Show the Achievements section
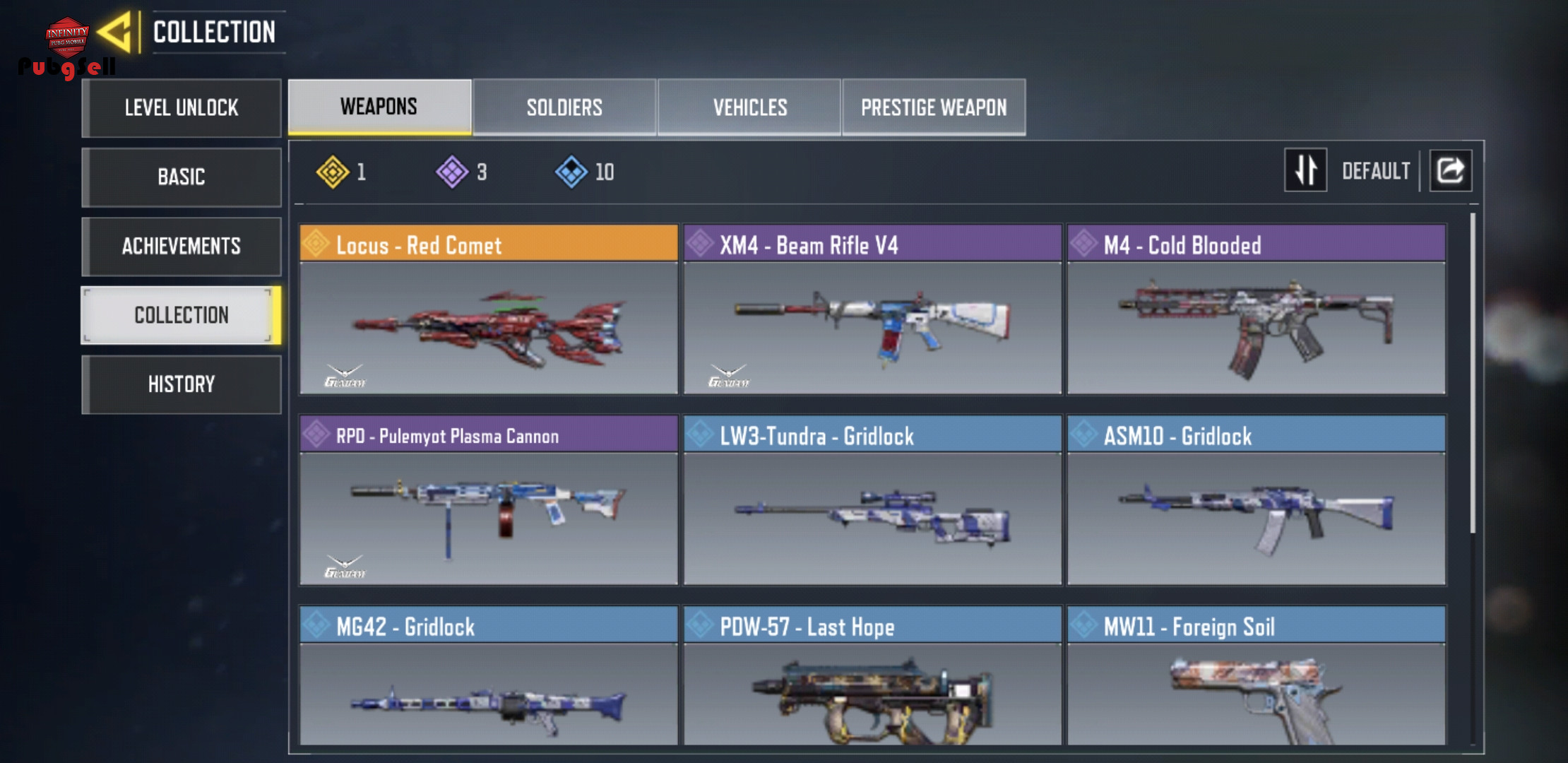The height and width of the screenshot is (763, 1568). pyautogui.click(x=182, y=246)
